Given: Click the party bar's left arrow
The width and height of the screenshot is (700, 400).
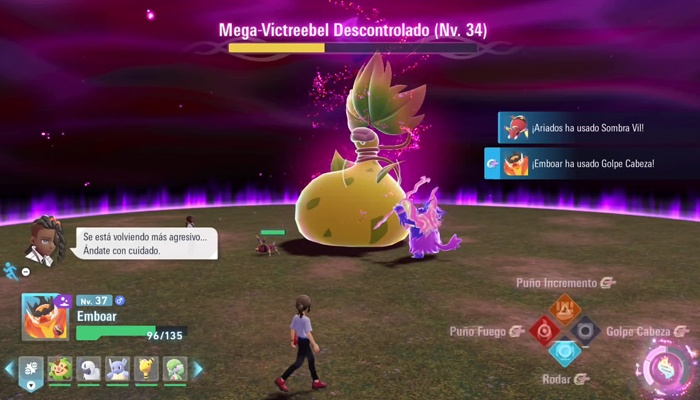Looking at the screenshot, I should pos(9,369).
